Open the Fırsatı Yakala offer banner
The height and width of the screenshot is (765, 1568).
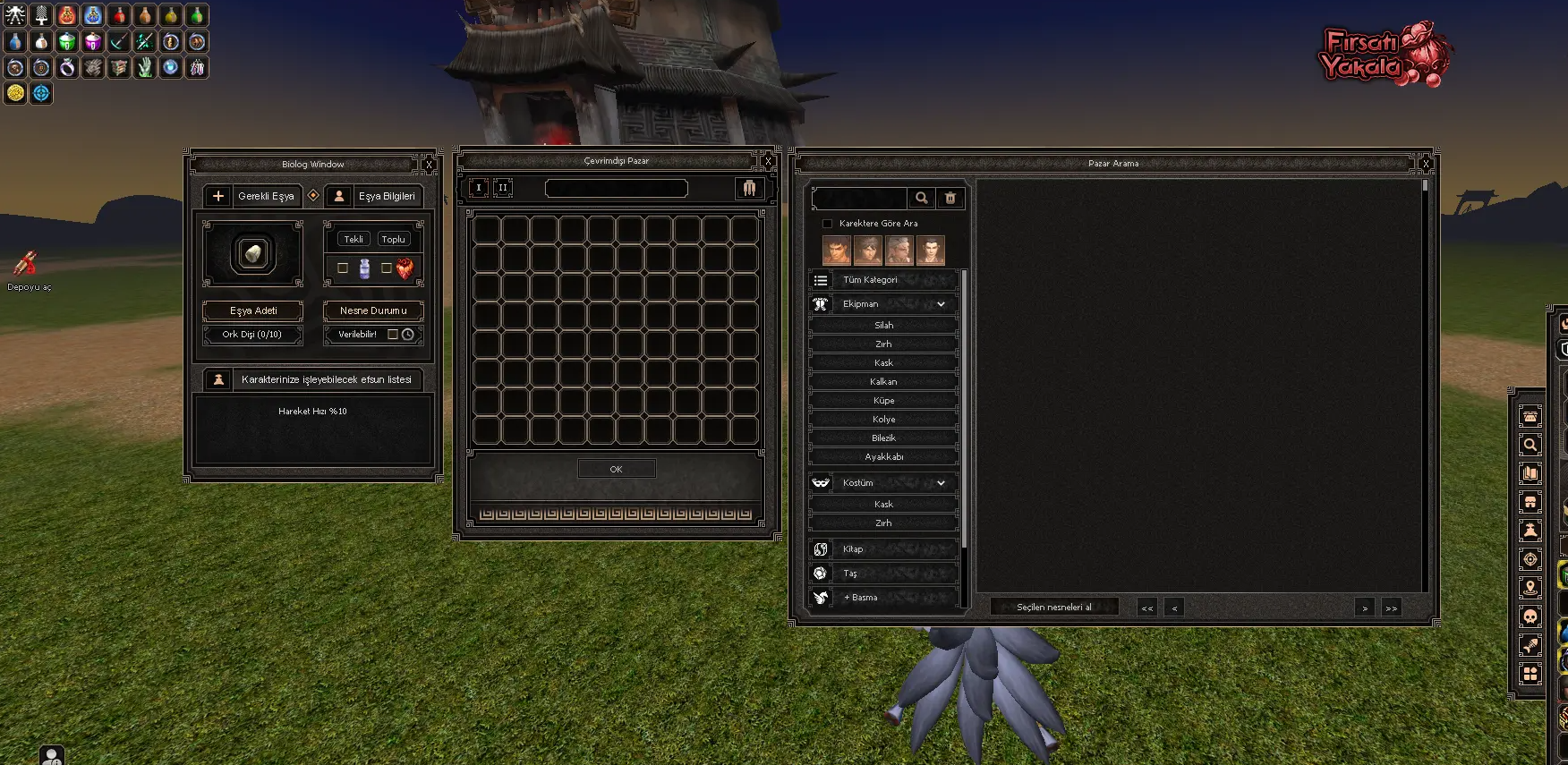pyautogui.click(x=1384, y=55)
